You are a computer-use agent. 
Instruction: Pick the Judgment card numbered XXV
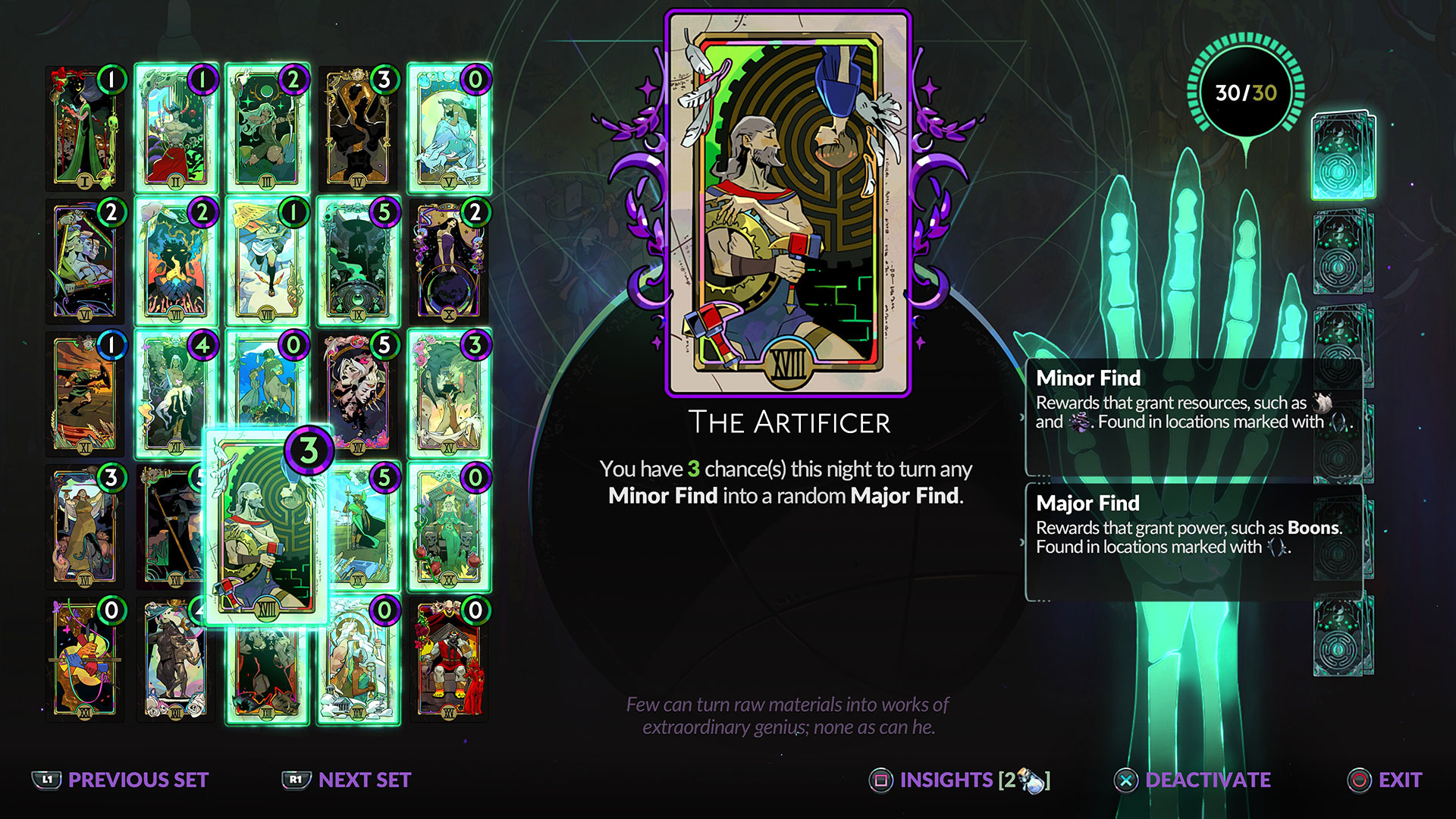[x=449, y=660]
